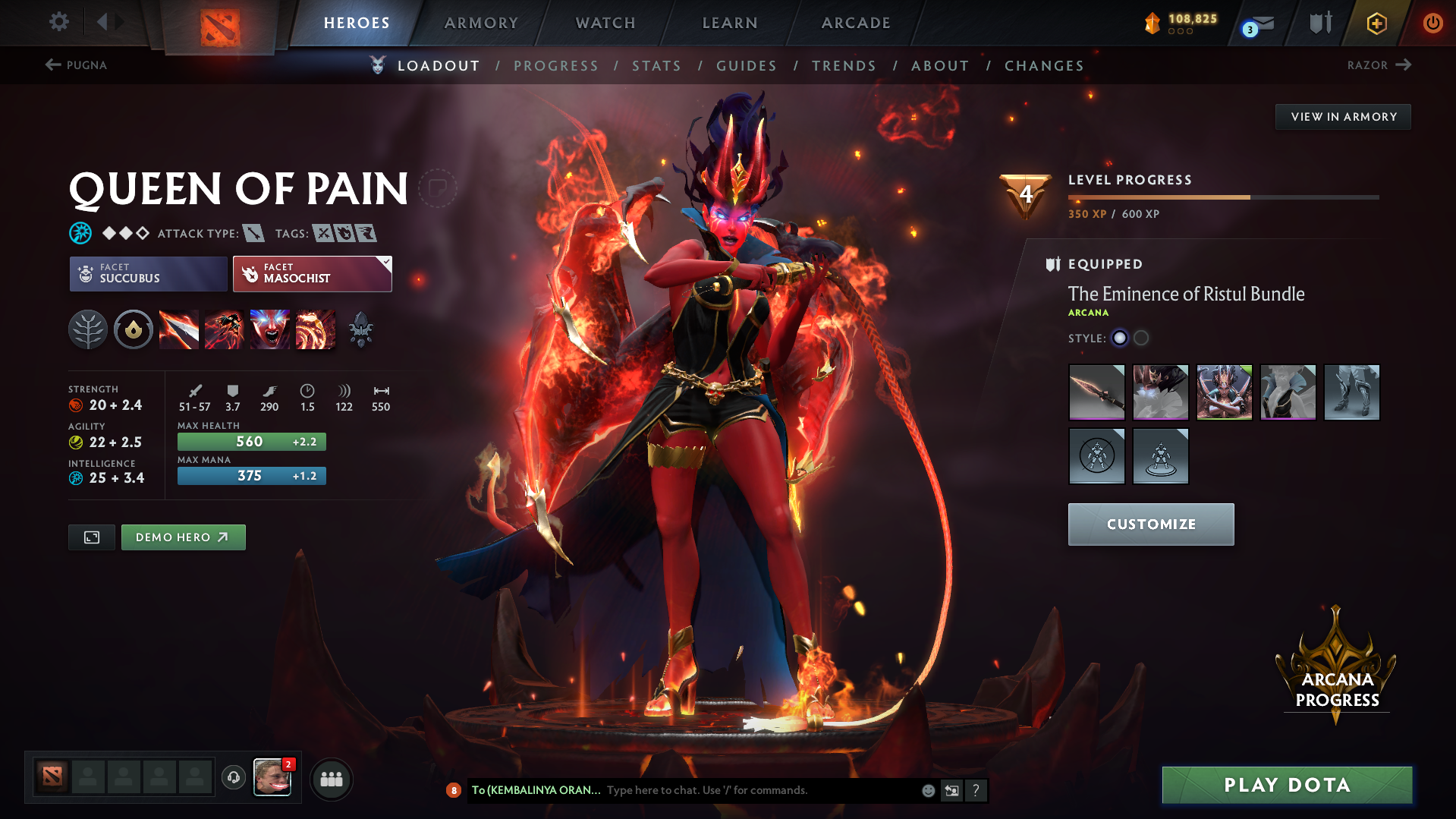This screenshot has height=819, width=1456.
Task: Open the Customize loadout button
Action: tap(1150, 524)
